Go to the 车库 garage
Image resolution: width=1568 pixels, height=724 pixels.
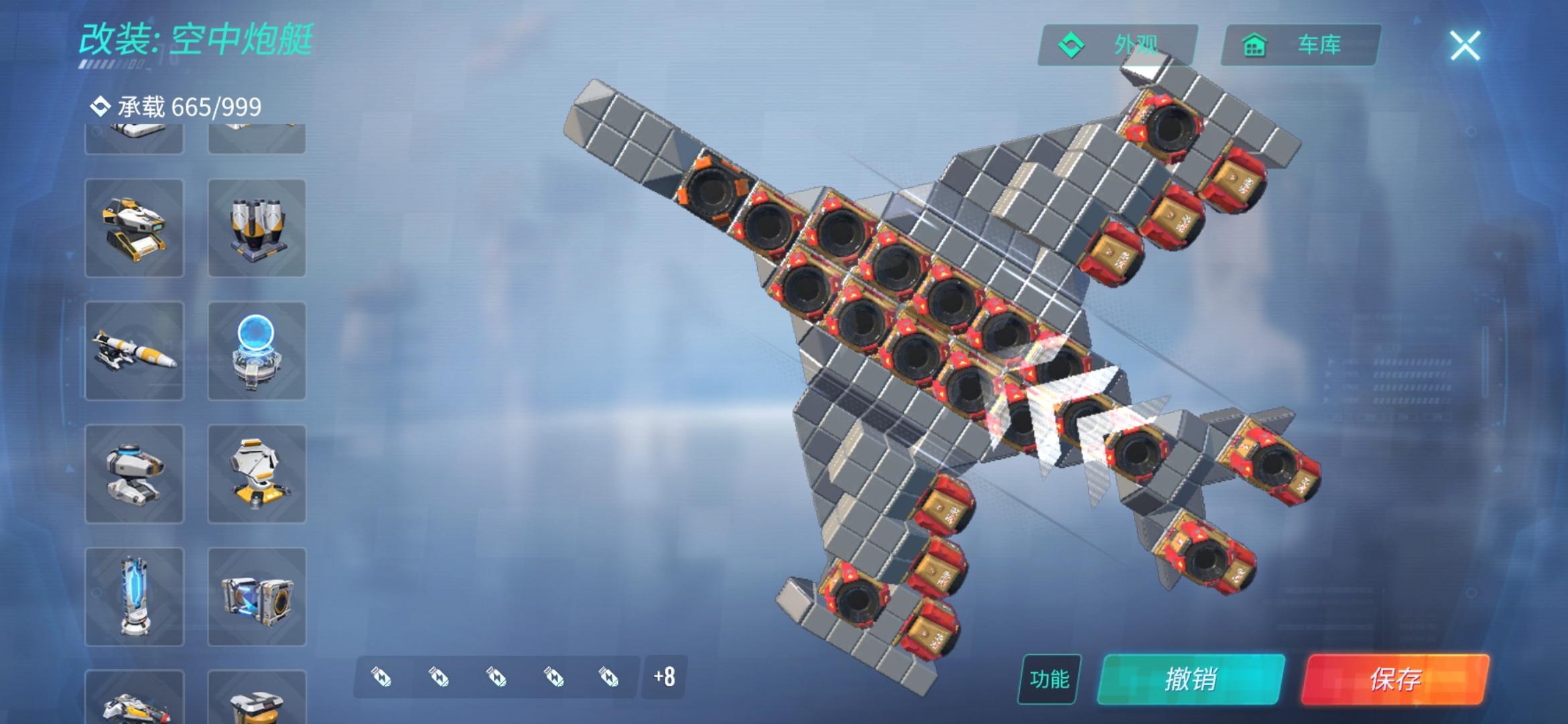pos(1300,45)
